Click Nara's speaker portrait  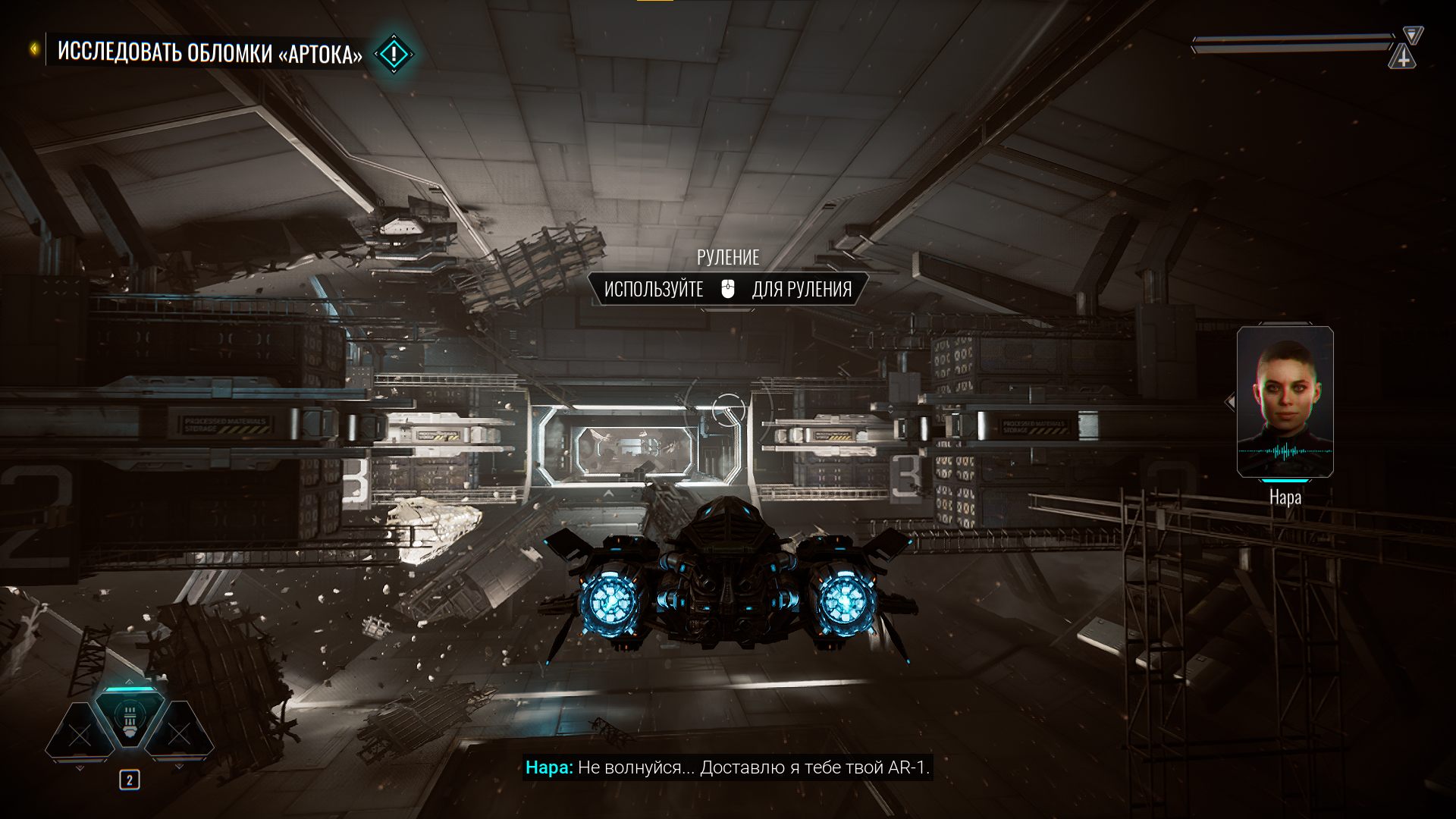1285,401
